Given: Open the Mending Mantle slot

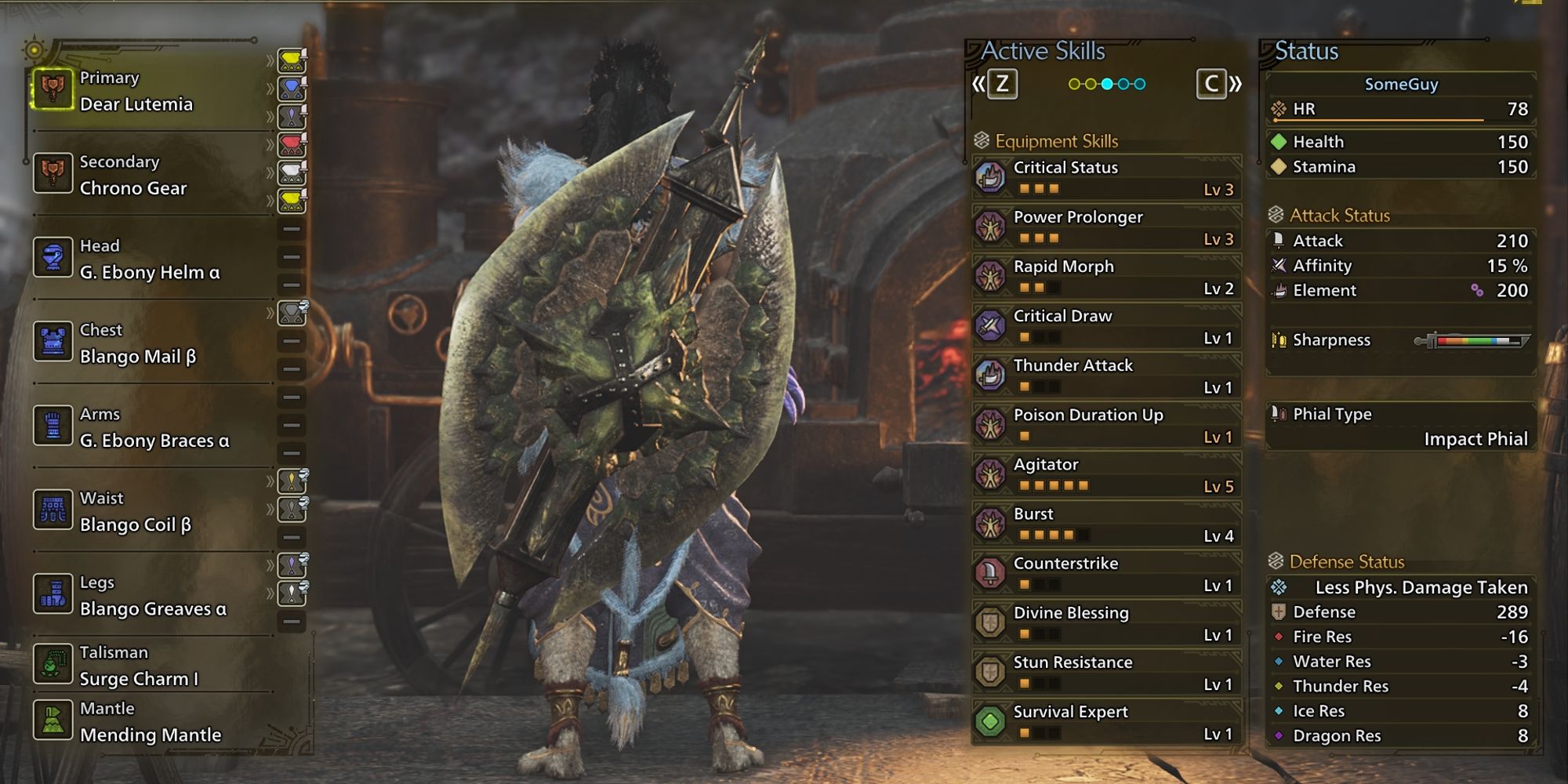Looking at the screenshot, I should (149, 722).
